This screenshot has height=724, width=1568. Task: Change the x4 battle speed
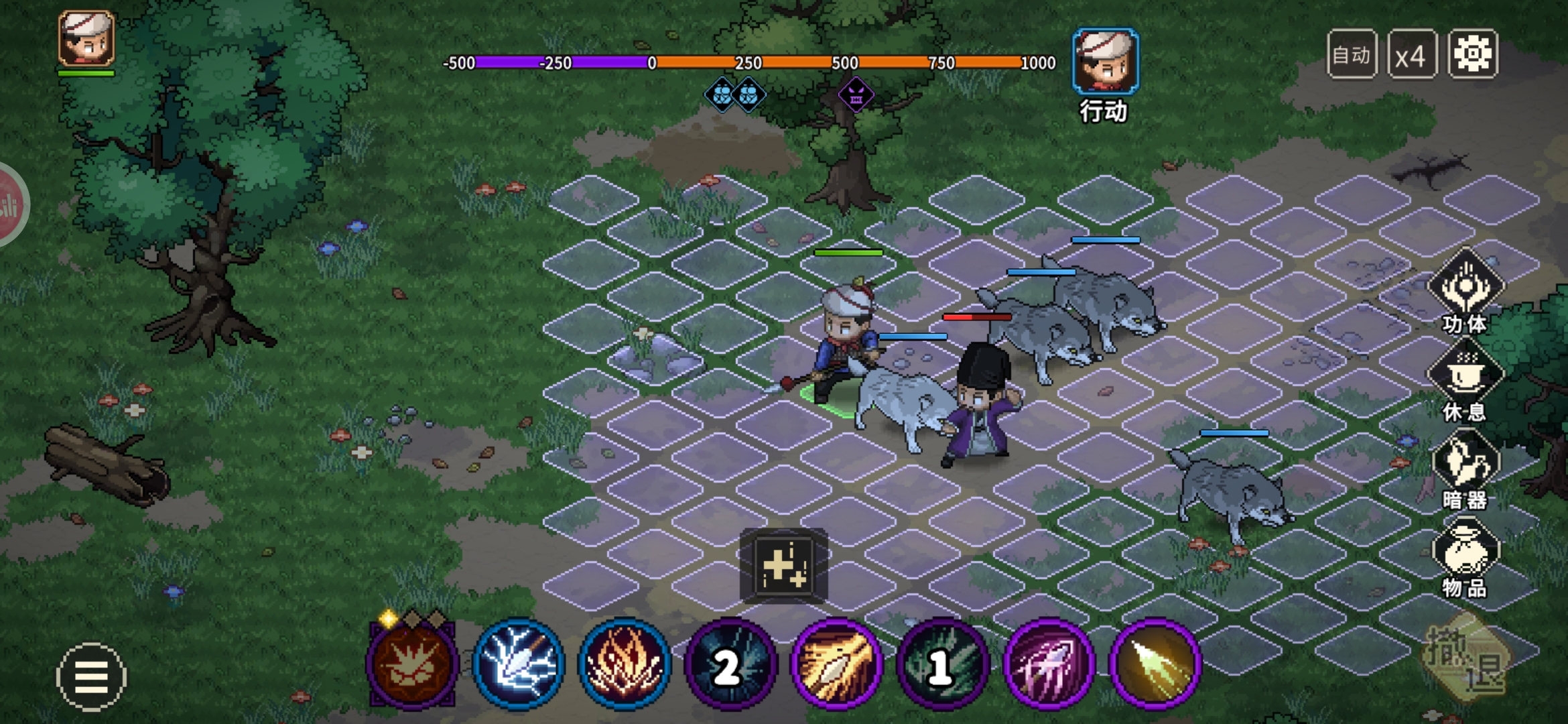[1411, 55]
